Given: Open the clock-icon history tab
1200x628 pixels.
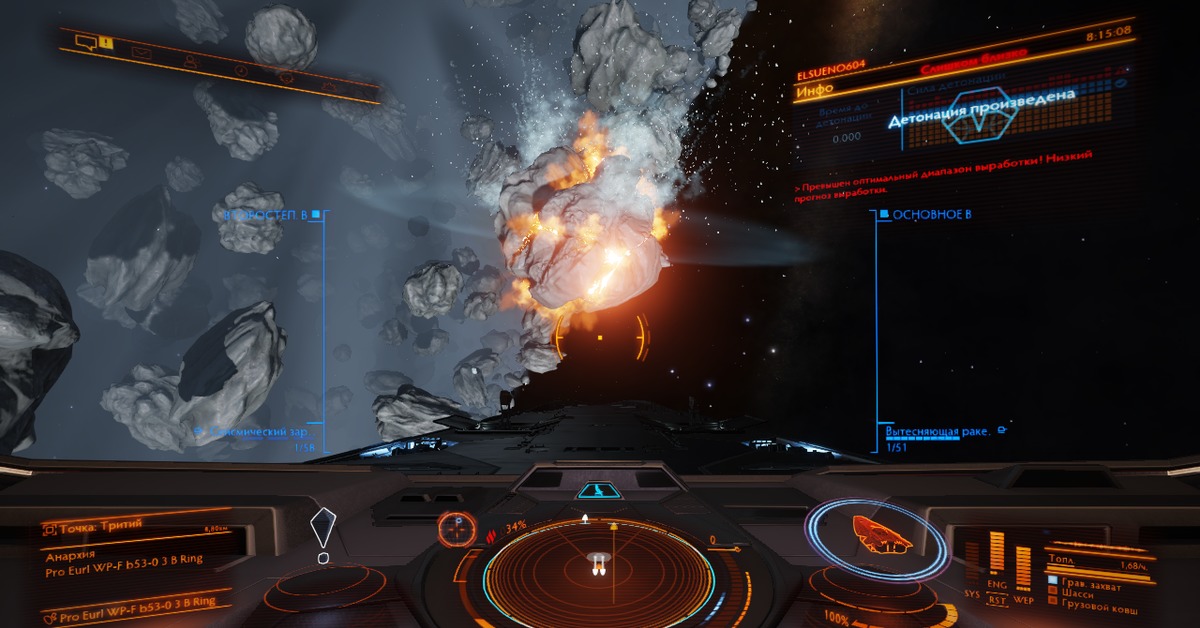Looking at the screenshot, I should (240, 70).
